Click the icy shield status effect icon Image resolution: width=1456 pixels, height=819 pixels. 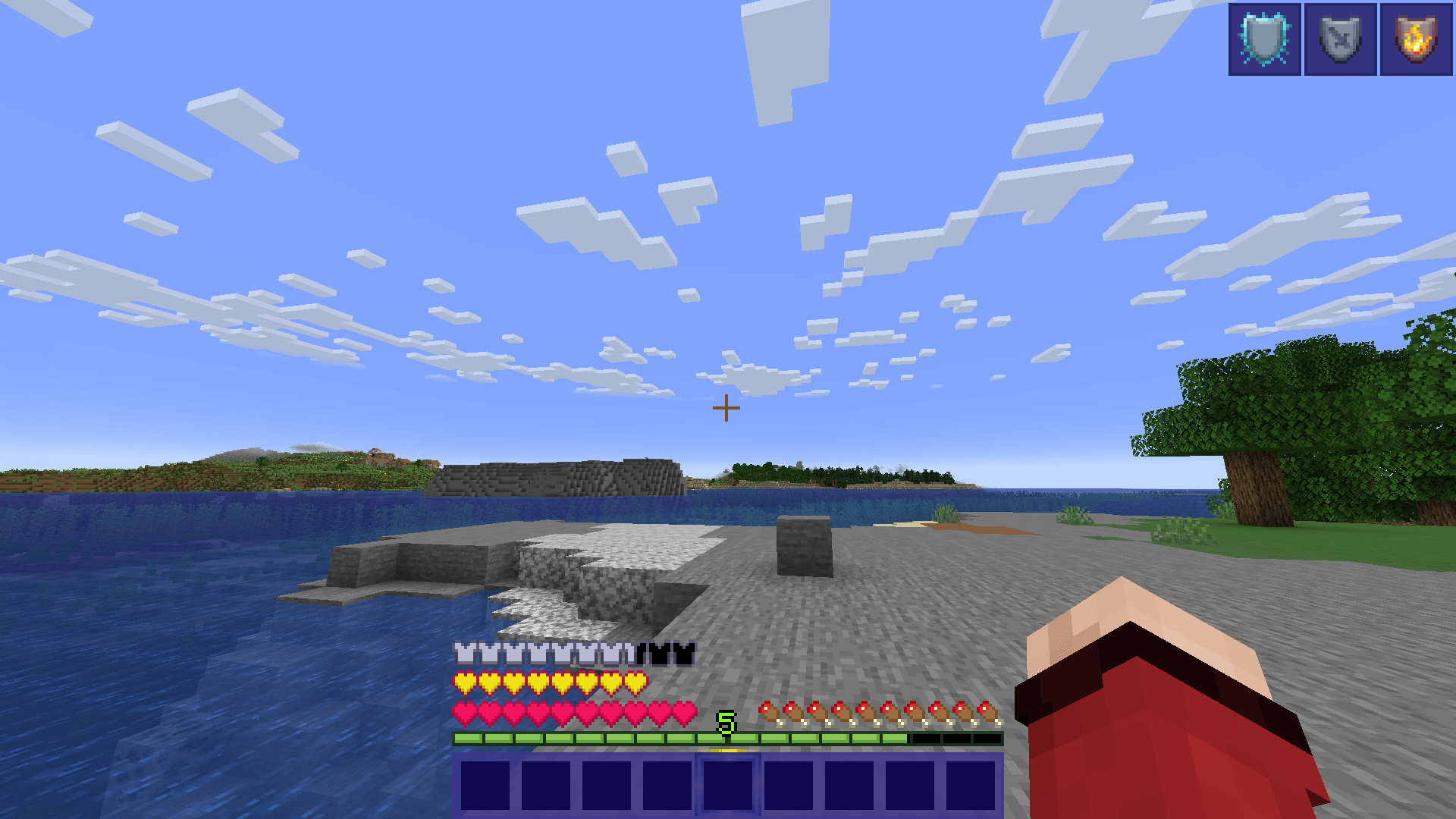[1264, 38]
